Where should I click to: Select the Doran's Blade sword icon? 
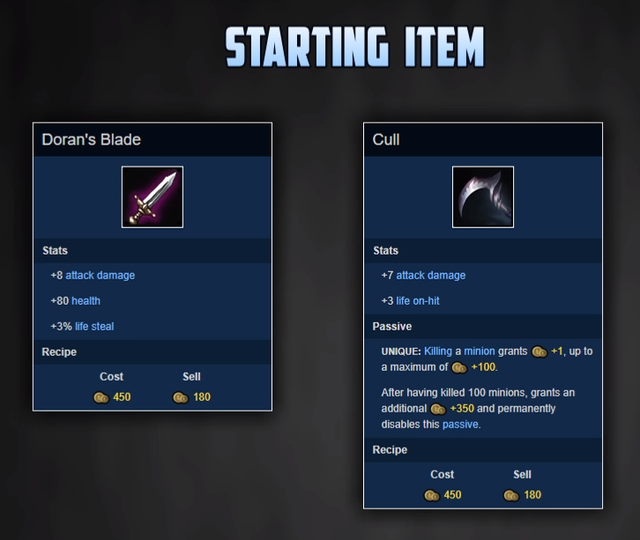point(152,197)
